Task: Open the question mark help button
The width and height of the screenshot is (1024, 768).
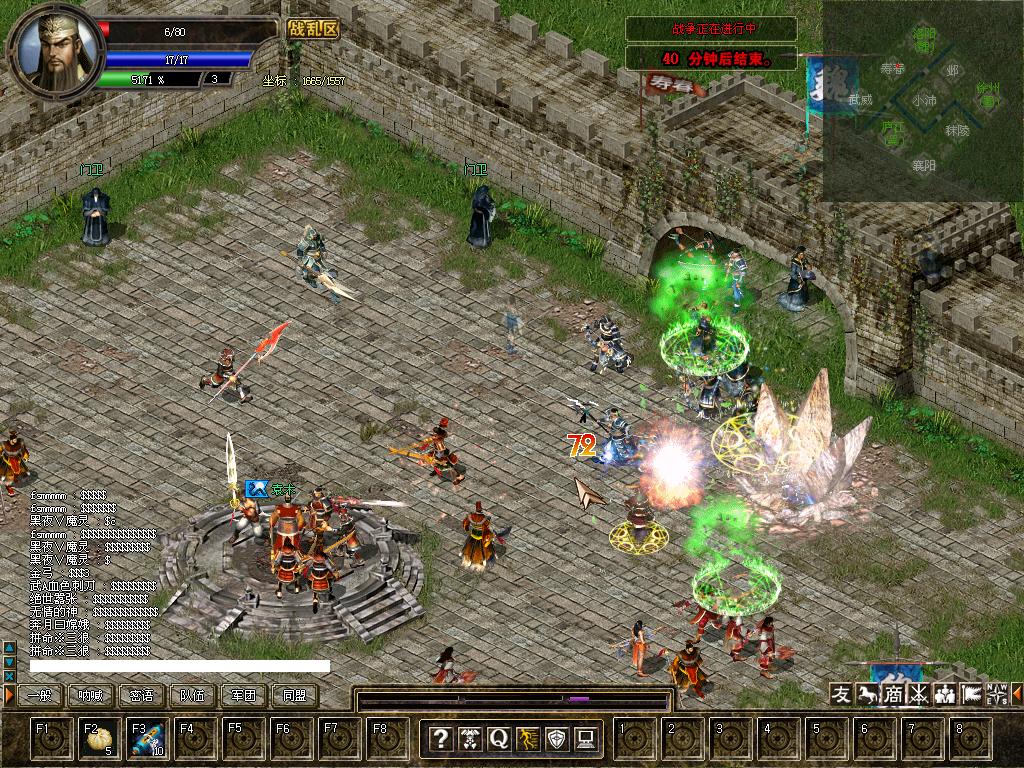Action: [440, 739]
